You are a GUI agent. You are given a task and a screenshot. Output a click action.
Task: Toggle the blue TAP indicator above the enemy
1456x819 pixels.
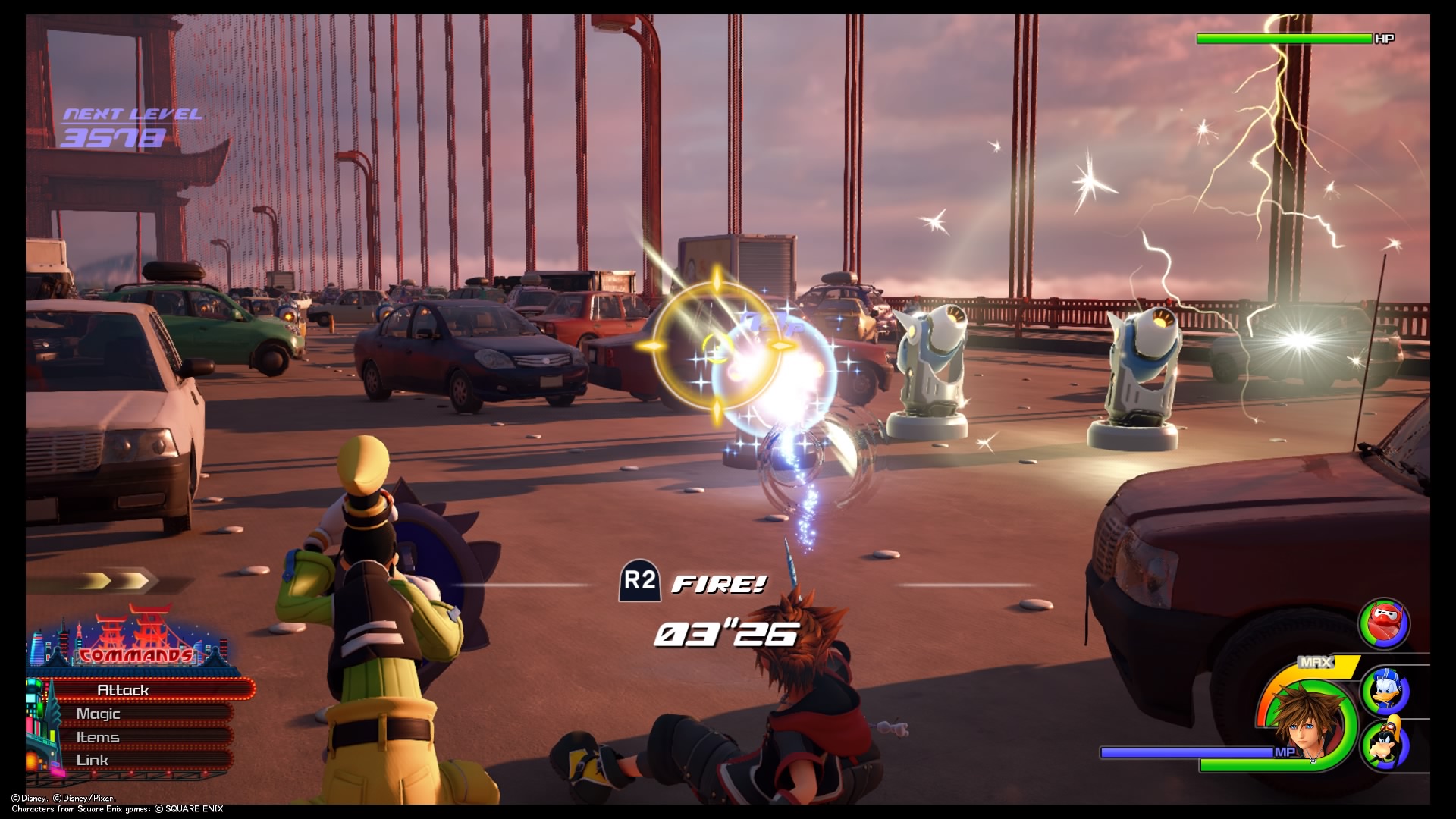772,324
